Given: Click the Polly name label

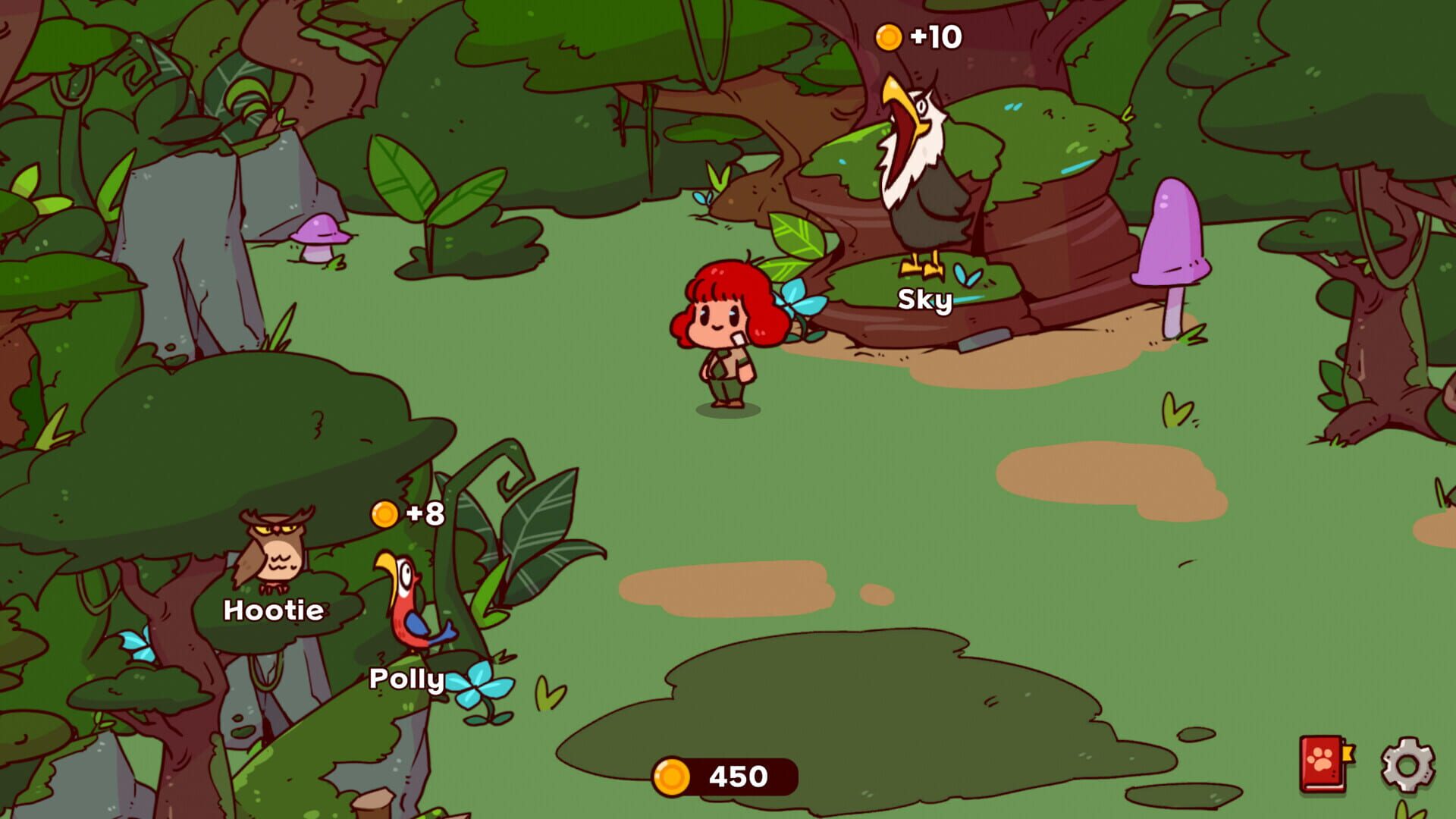Looking at the screenshot, I should click(406, 679).
